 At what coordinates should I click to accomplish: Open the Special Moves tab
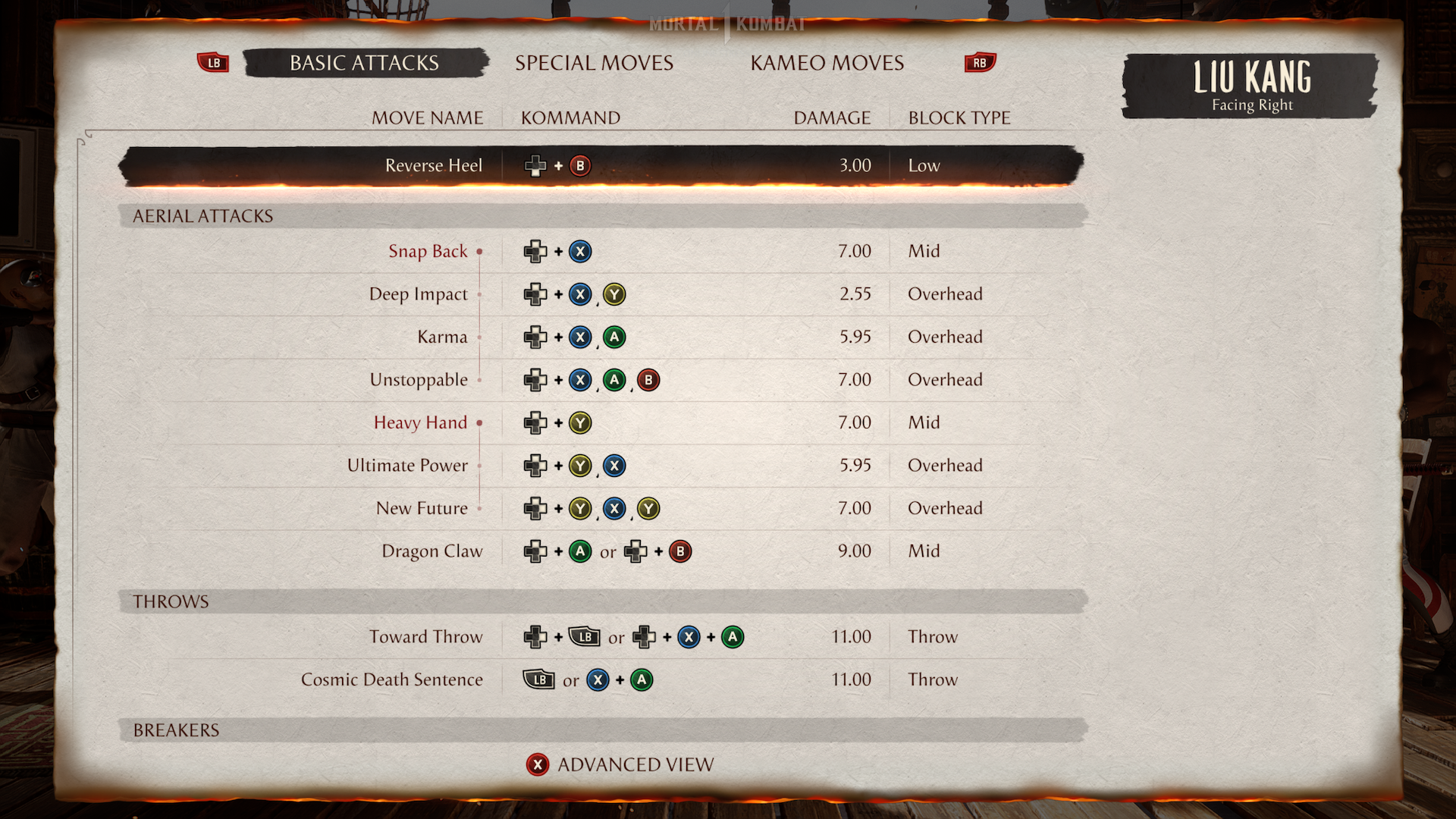click(594, 63)
